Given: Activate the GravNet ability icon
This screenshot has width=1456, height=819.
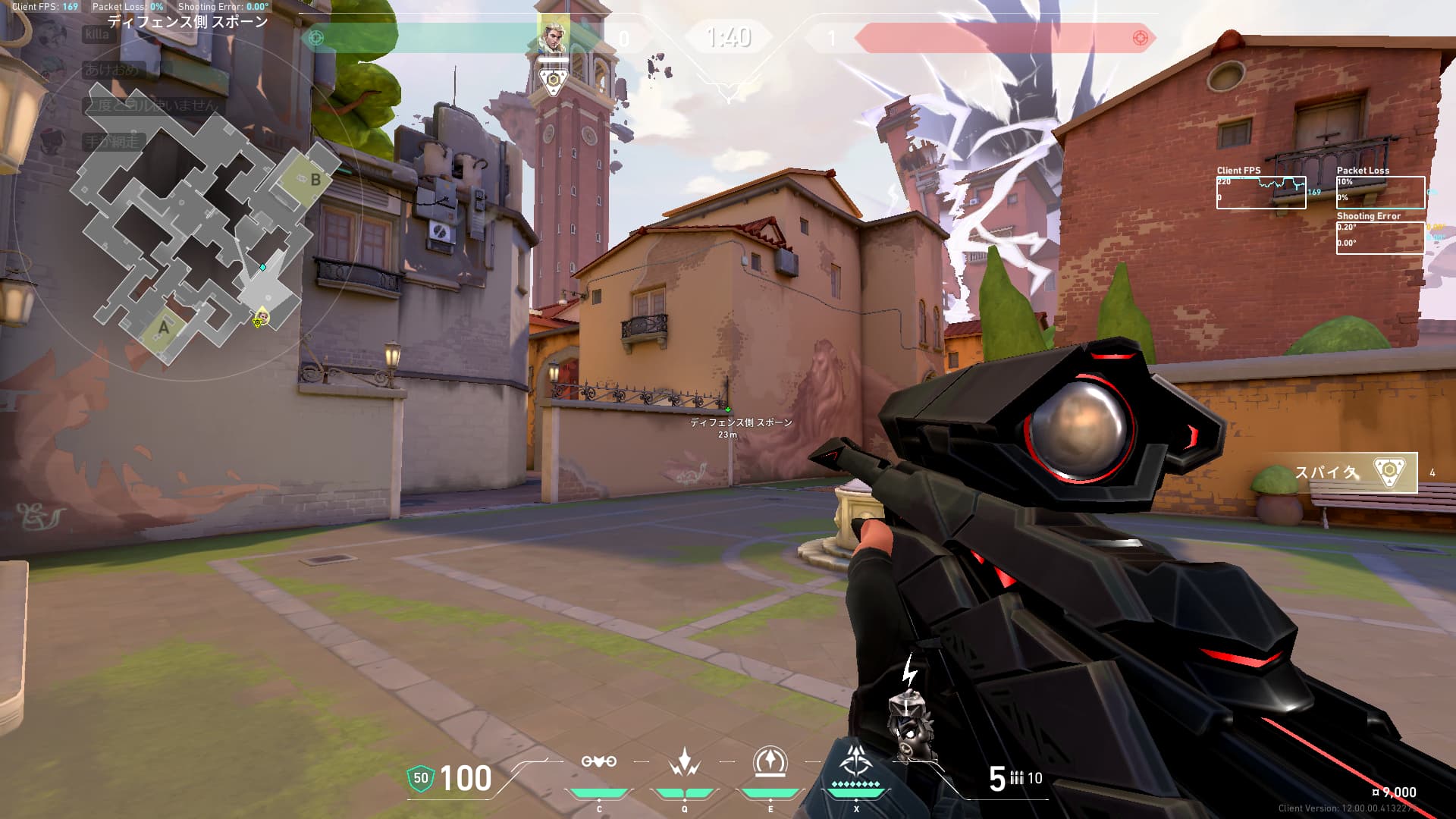Looking at the screenshot, I should [x=599, y=762].
